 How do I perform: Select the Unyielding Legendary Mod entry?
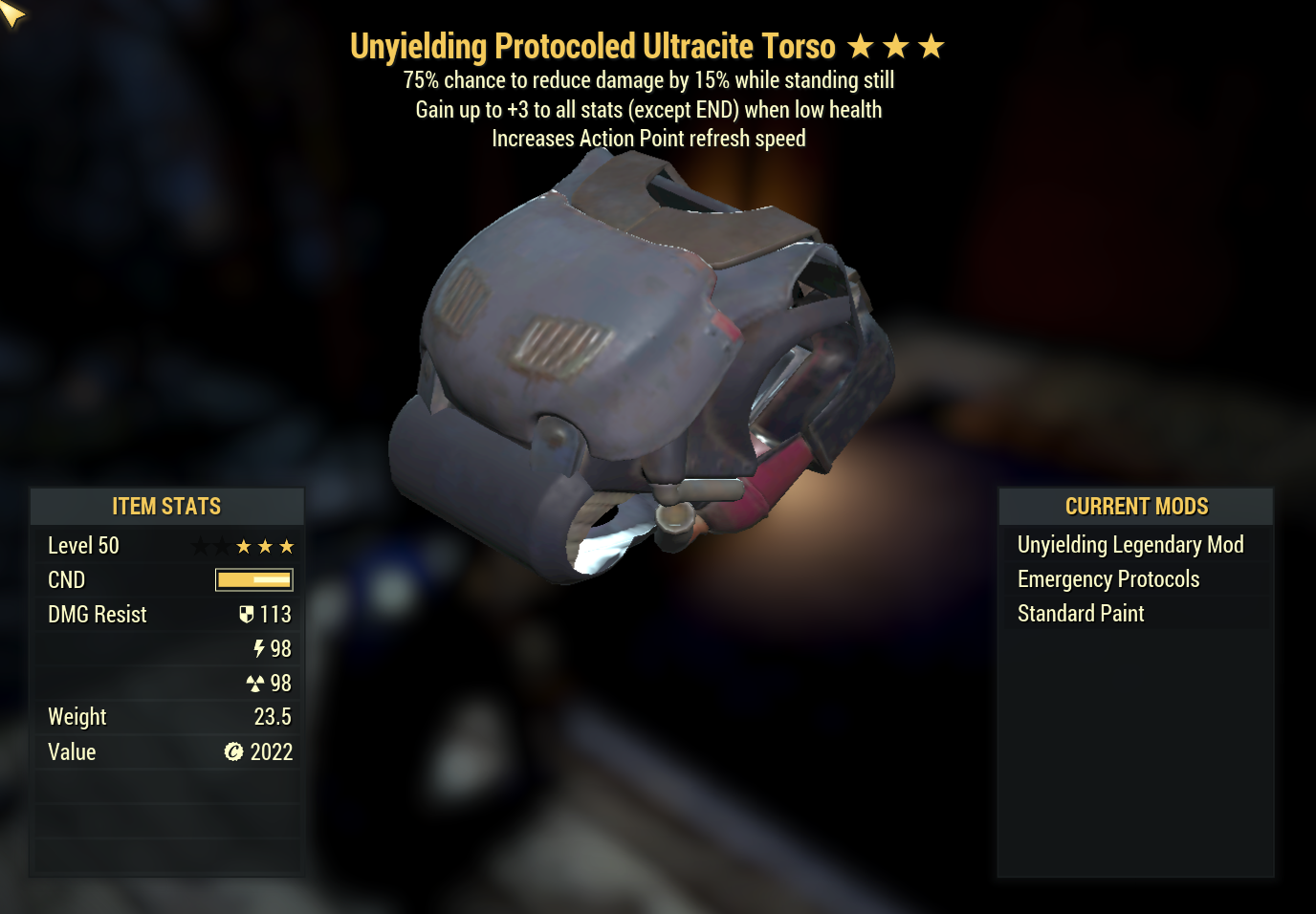pos(1130,545)
